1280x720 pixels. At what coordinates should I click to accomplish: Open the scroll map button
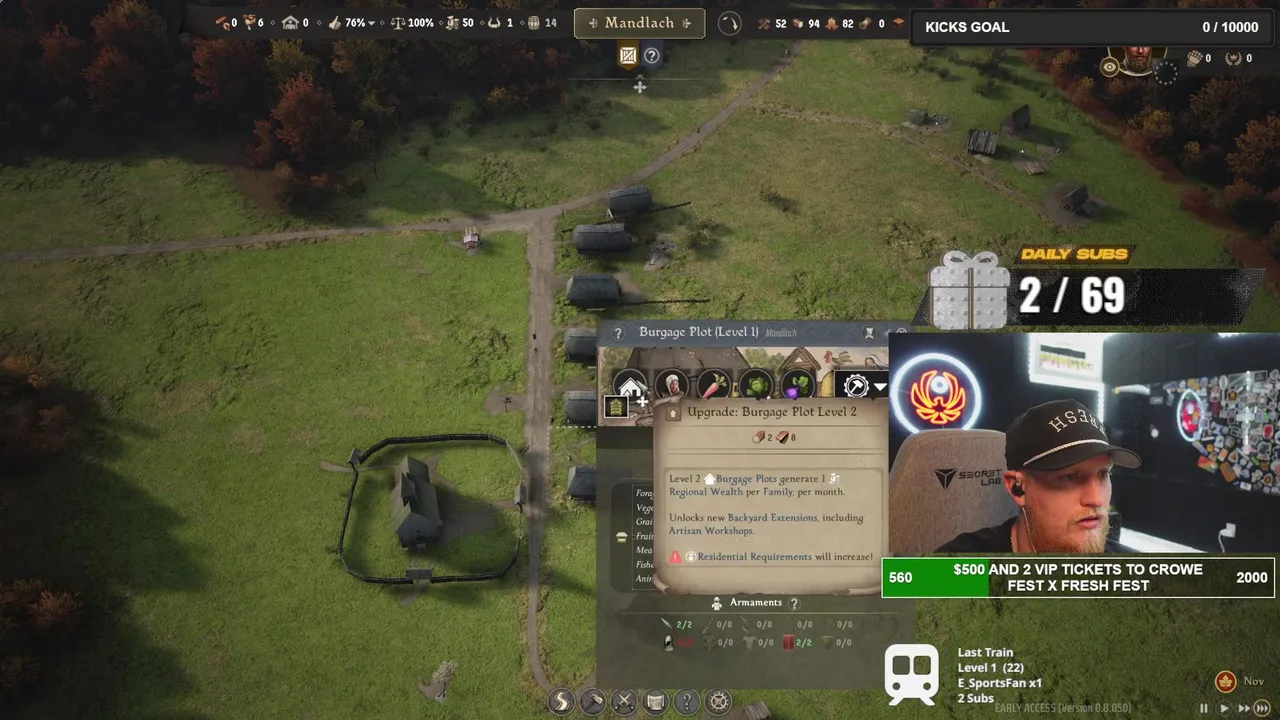[x=655, y=702]
